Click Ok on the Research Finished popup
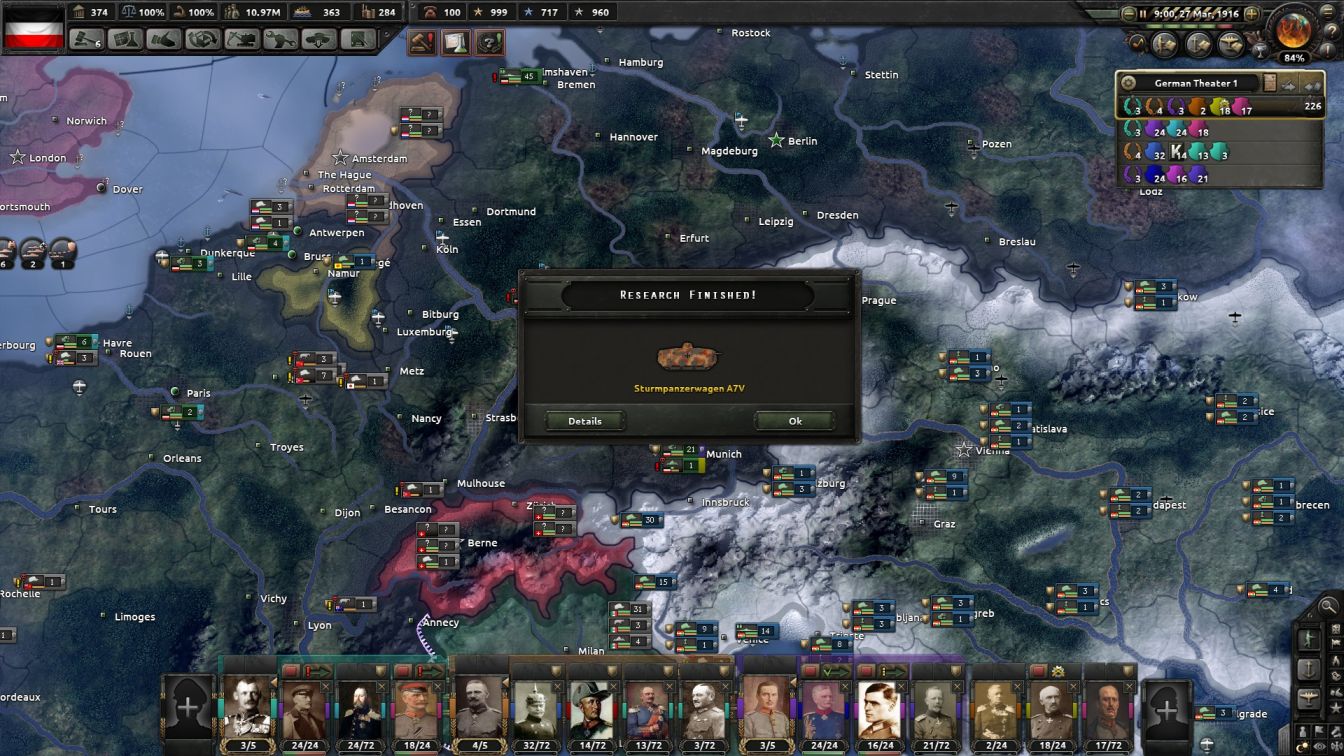1344x756 pixels. [x=793, y=420]
